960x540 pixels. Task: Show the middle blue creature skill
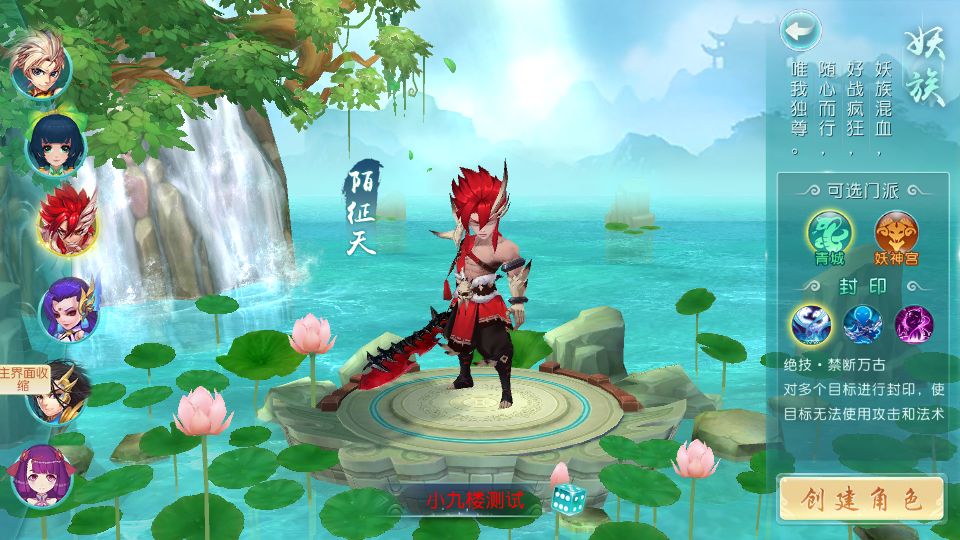tap(861, 325)
